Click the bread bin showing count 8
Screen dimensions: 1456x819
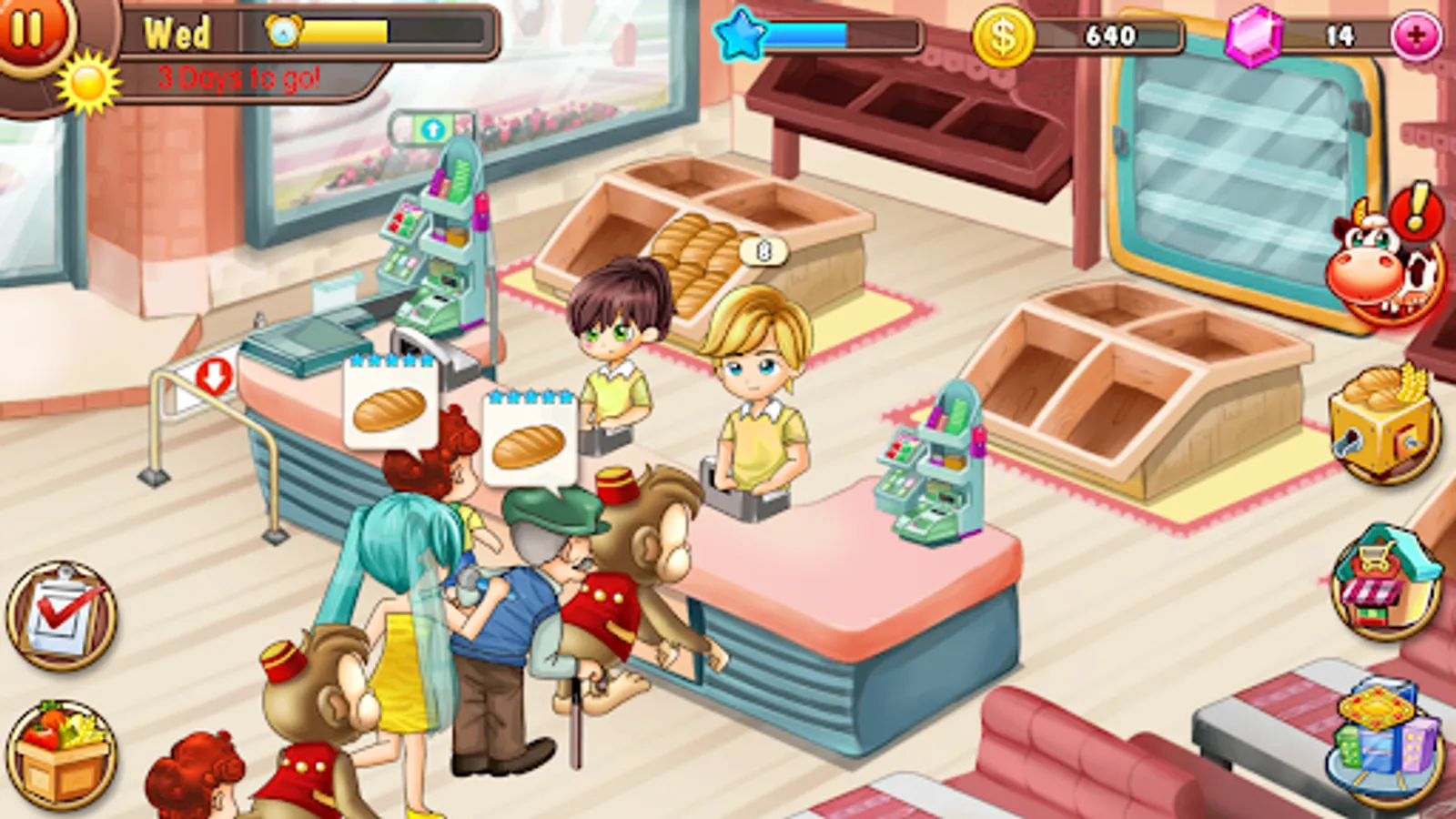click(719, 259)
